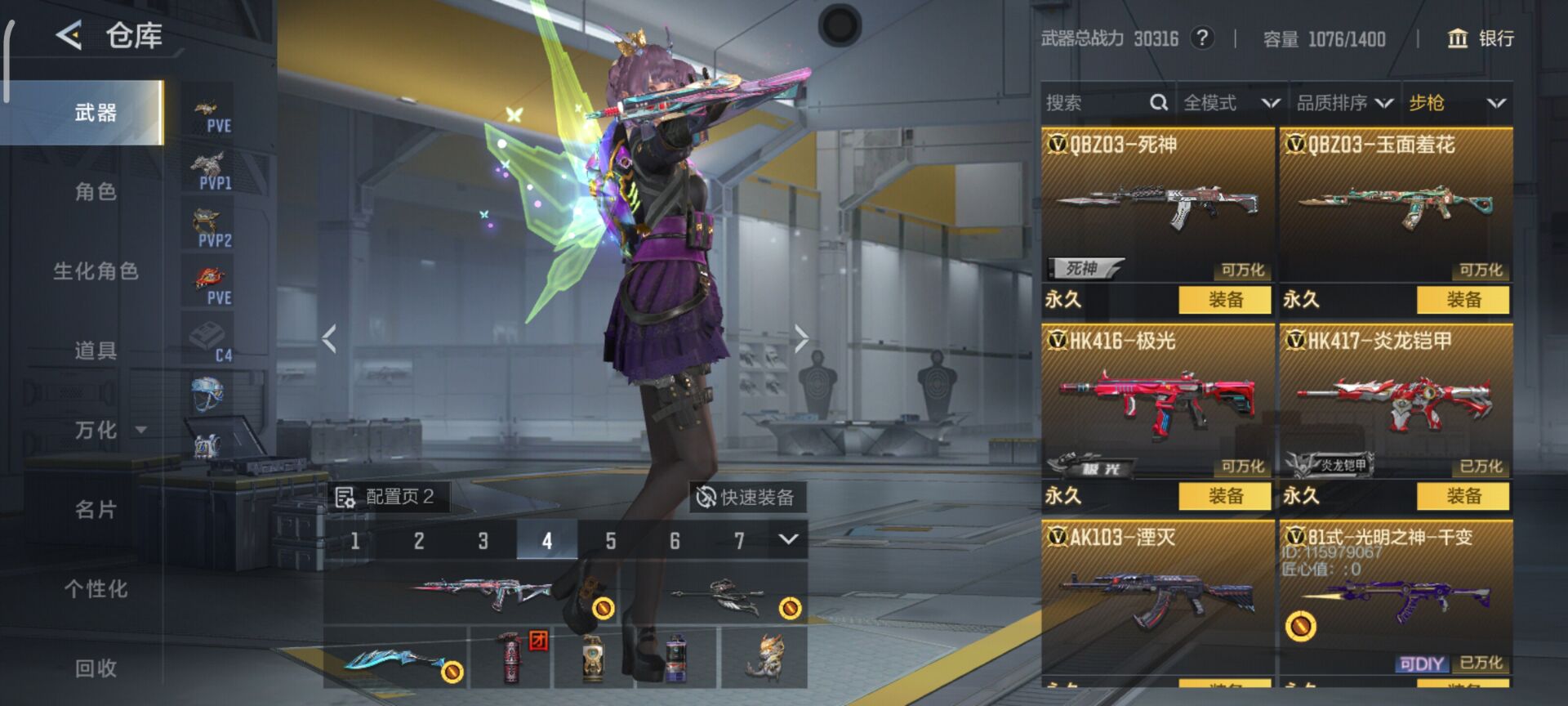Show the weapon power help tooltip
1568x706 pixels.
(x=1201, y=38)
